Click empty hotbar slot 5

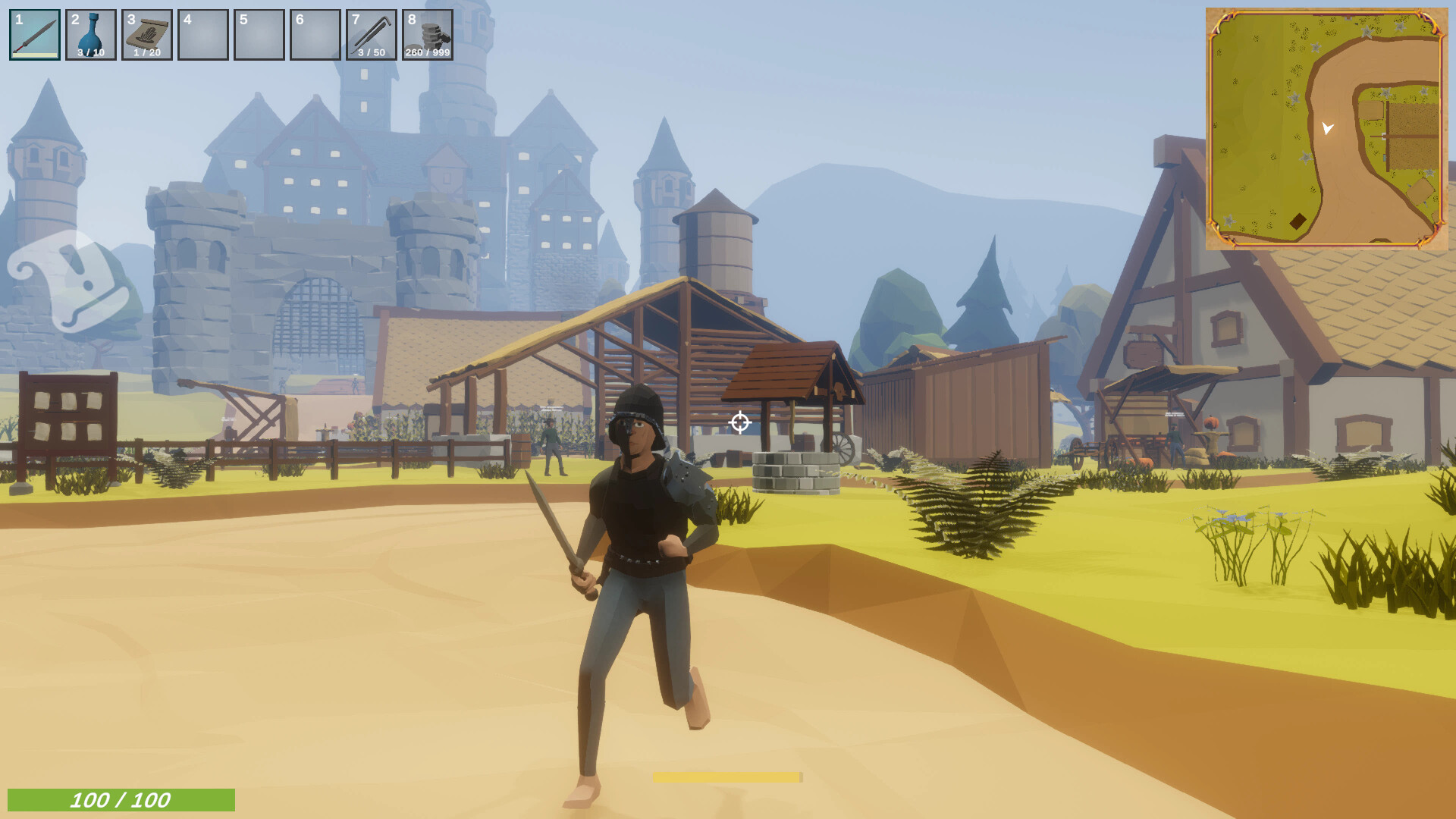259,34
